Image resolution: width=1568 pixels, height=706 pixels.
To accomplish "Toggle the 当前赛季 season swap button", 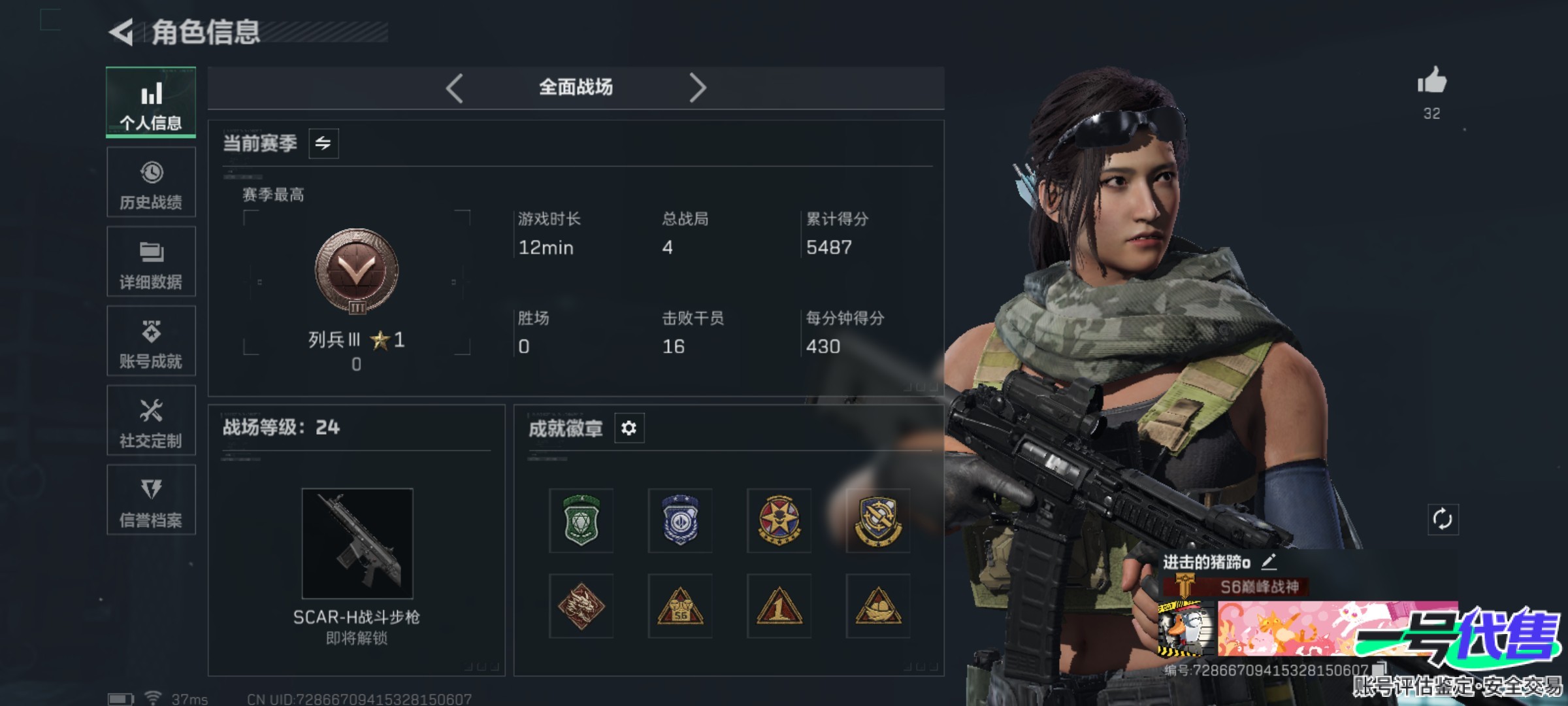I will (x=323, y=143).
